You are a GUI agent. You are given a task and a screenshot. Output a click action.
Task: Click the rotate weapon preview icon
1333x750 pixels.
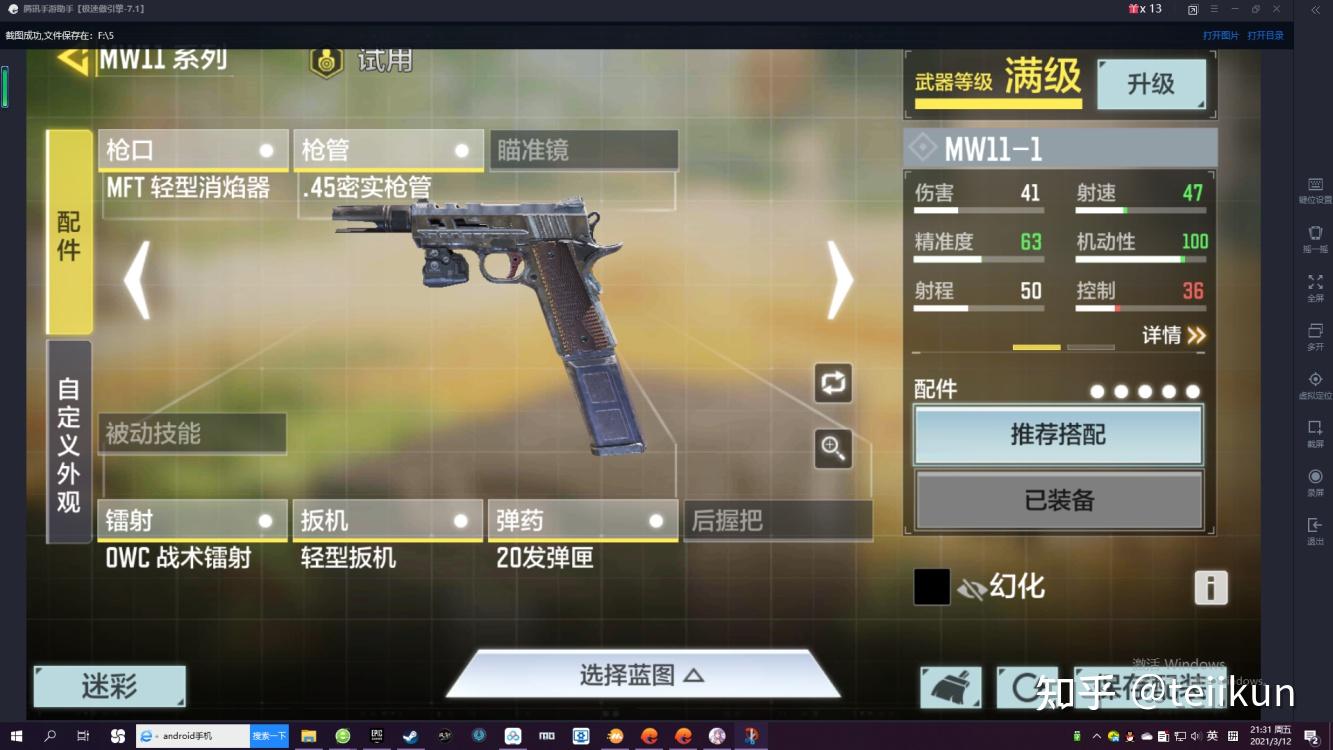[x=833, y=383]
